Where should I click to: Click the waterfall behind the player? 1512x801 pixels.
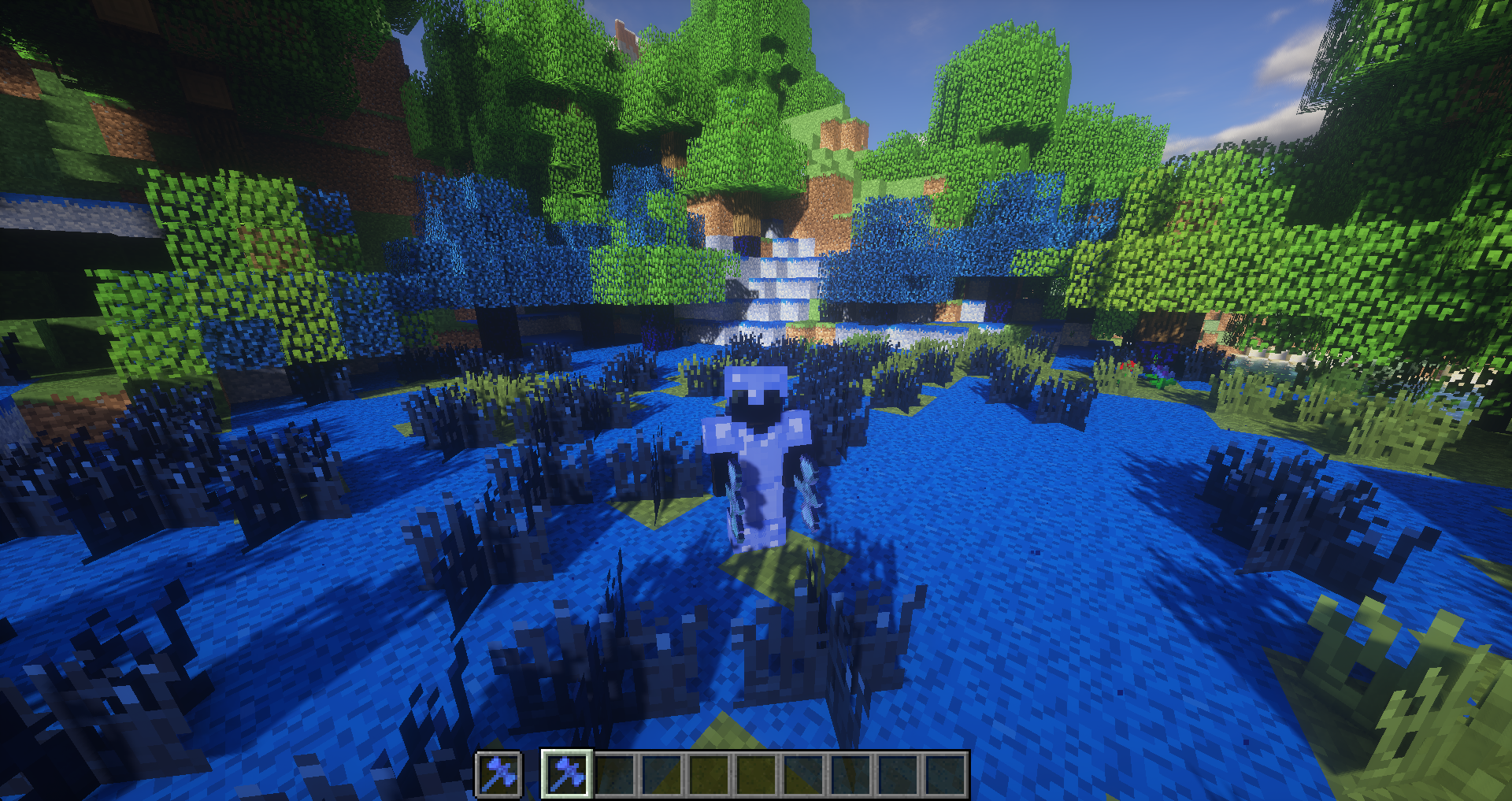pyautogui.click(x=780, y=276)
